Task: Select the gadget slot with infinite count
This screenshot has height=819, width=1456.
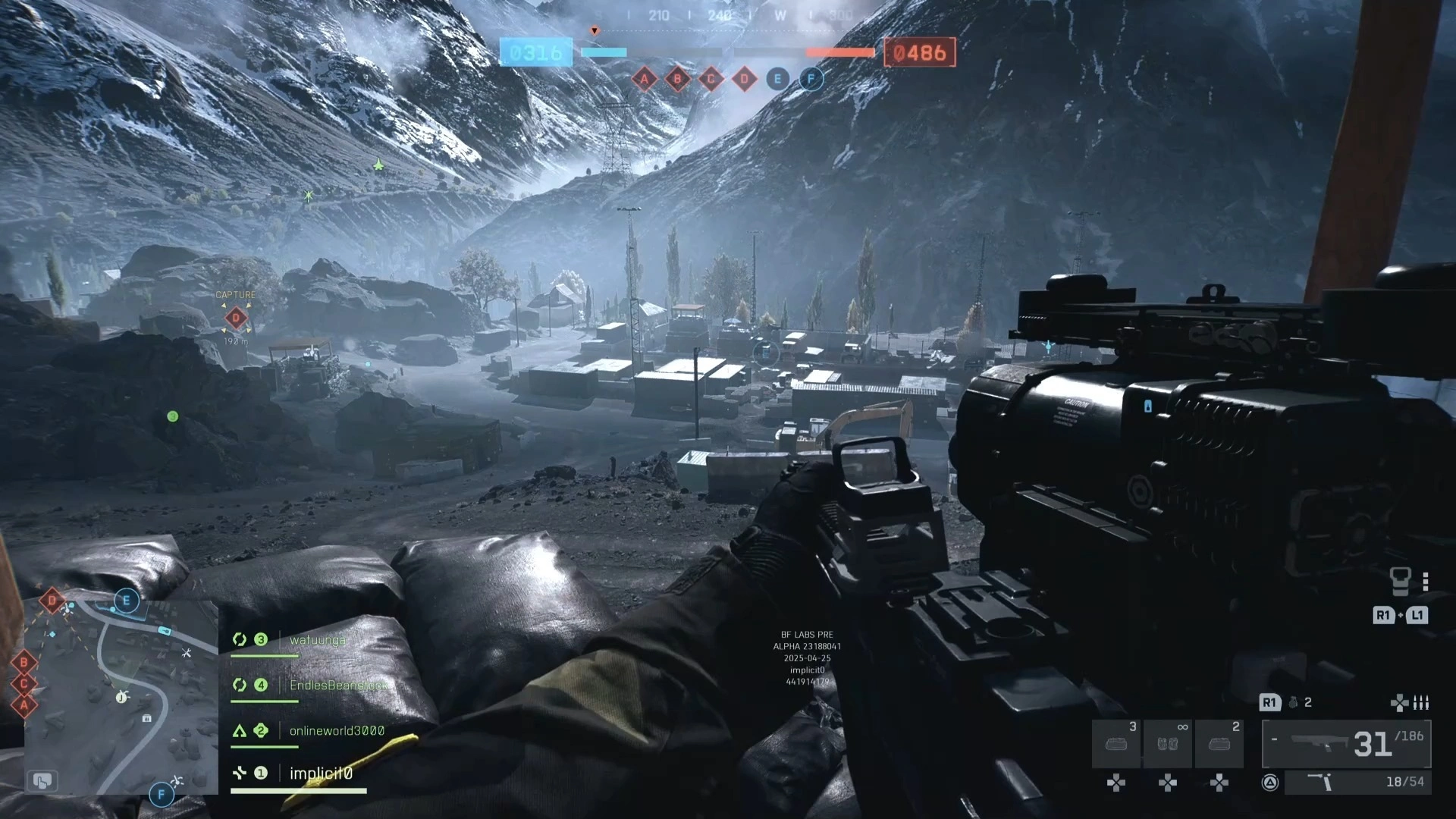Action: click(x=1168, y=744)
